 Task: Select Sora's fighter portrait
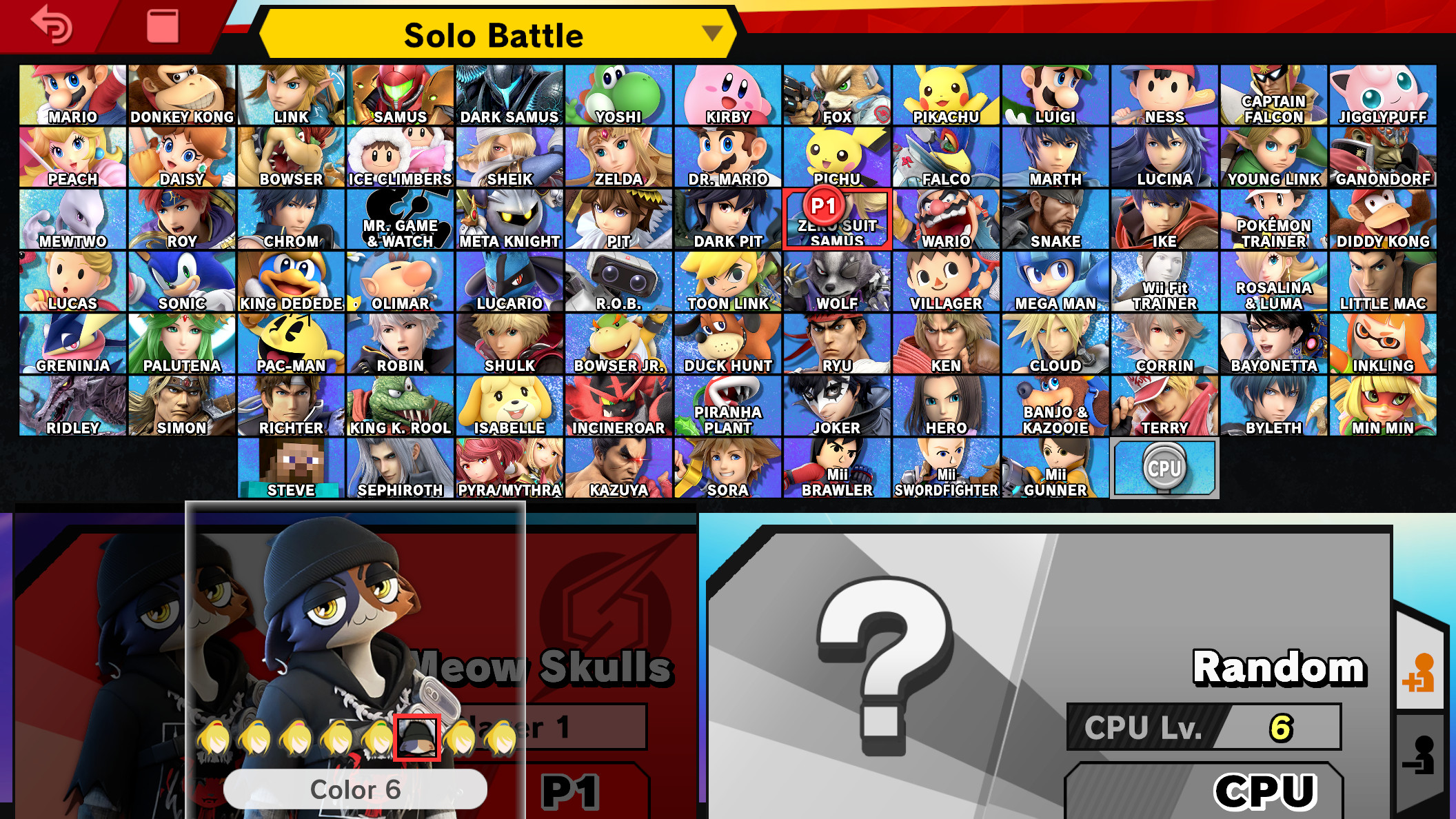coord(728,467)
